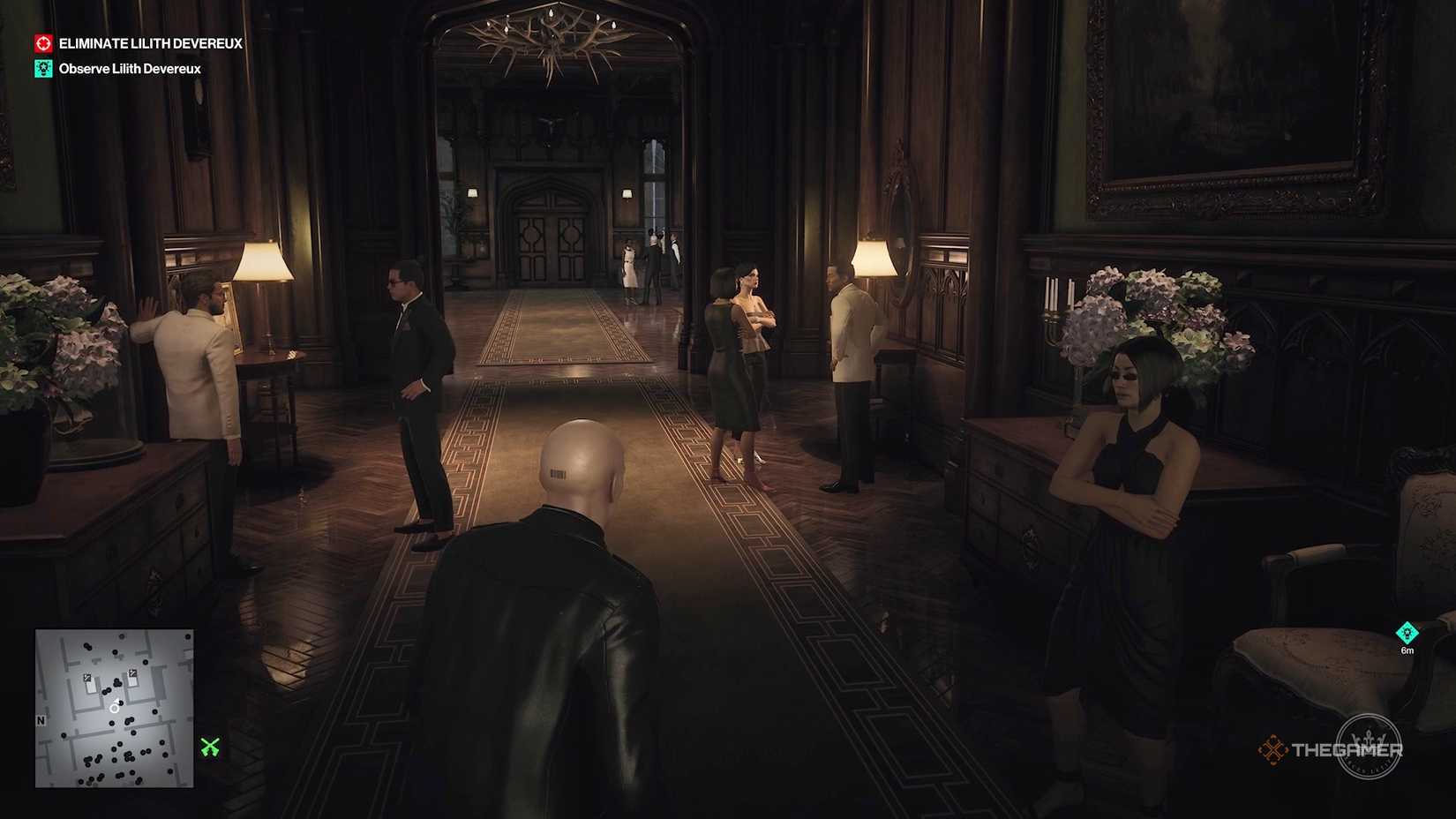Image resolution: width=1456 pixels, height=819 pixels.
Task: Click the player arrow marker on the minimap
Action: click(115, 708)
